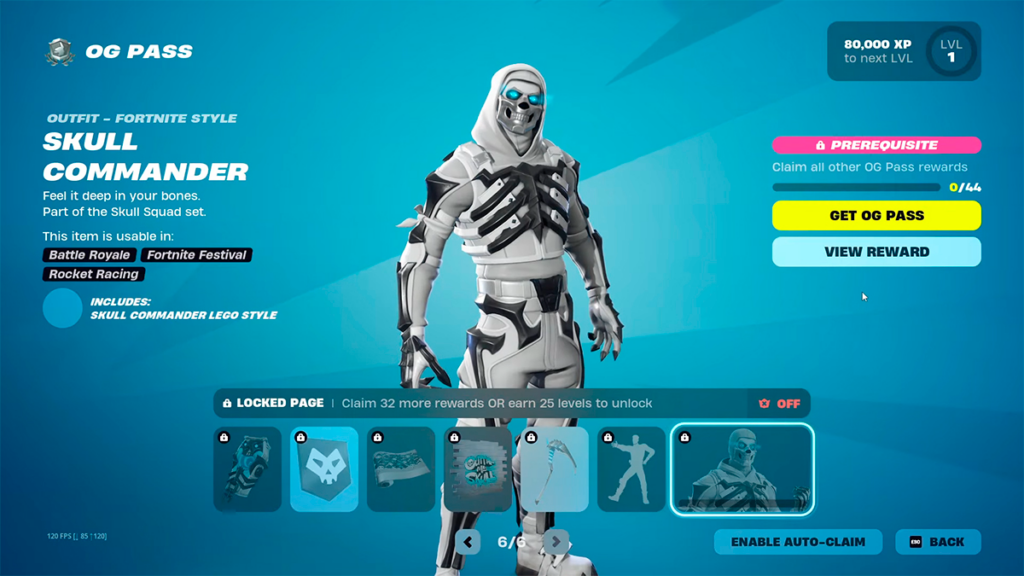Image resolution: width=1024 pixels, height=576 pixels.
Task: Click the next rewards page arrow
Action: click(x=557, y=542)
